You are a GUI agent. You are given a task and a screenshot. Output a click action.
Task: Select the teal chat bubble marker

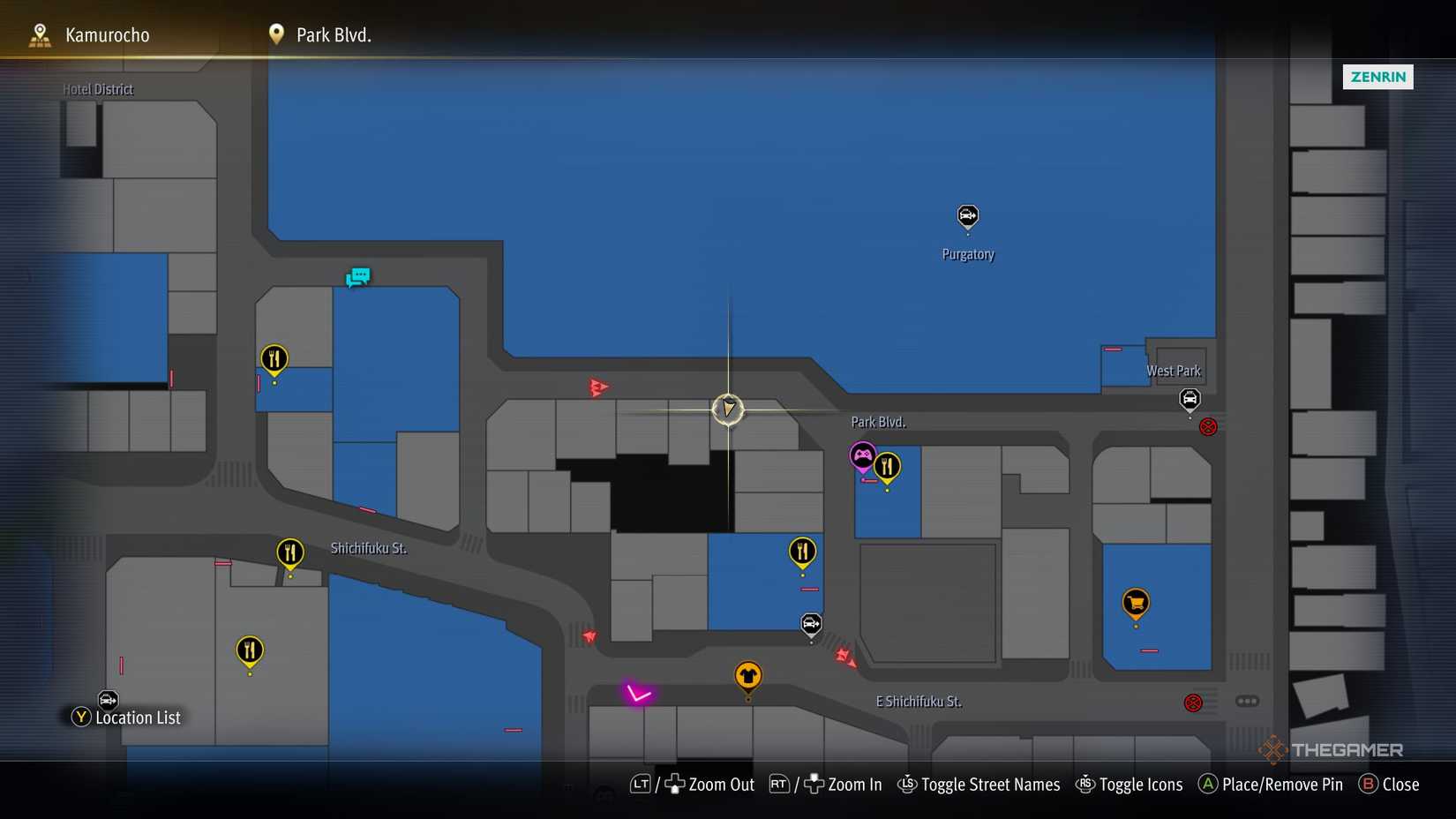[x=358, y=276]
